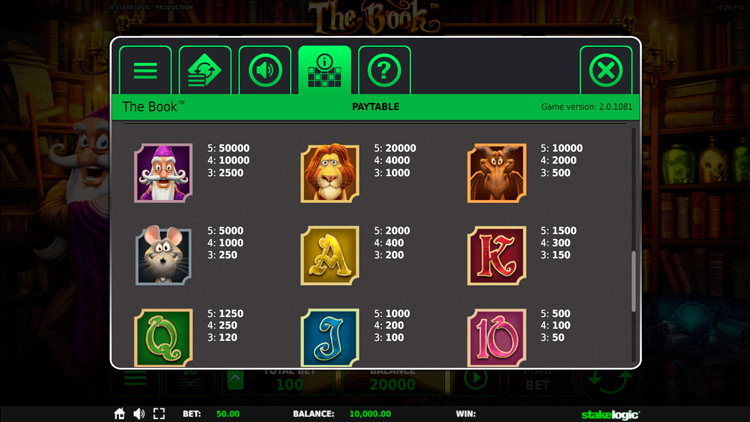Toggle sound with the bottom speaker icon
Viewport: 750px width, 422px height.
click(x=139, y=413)
